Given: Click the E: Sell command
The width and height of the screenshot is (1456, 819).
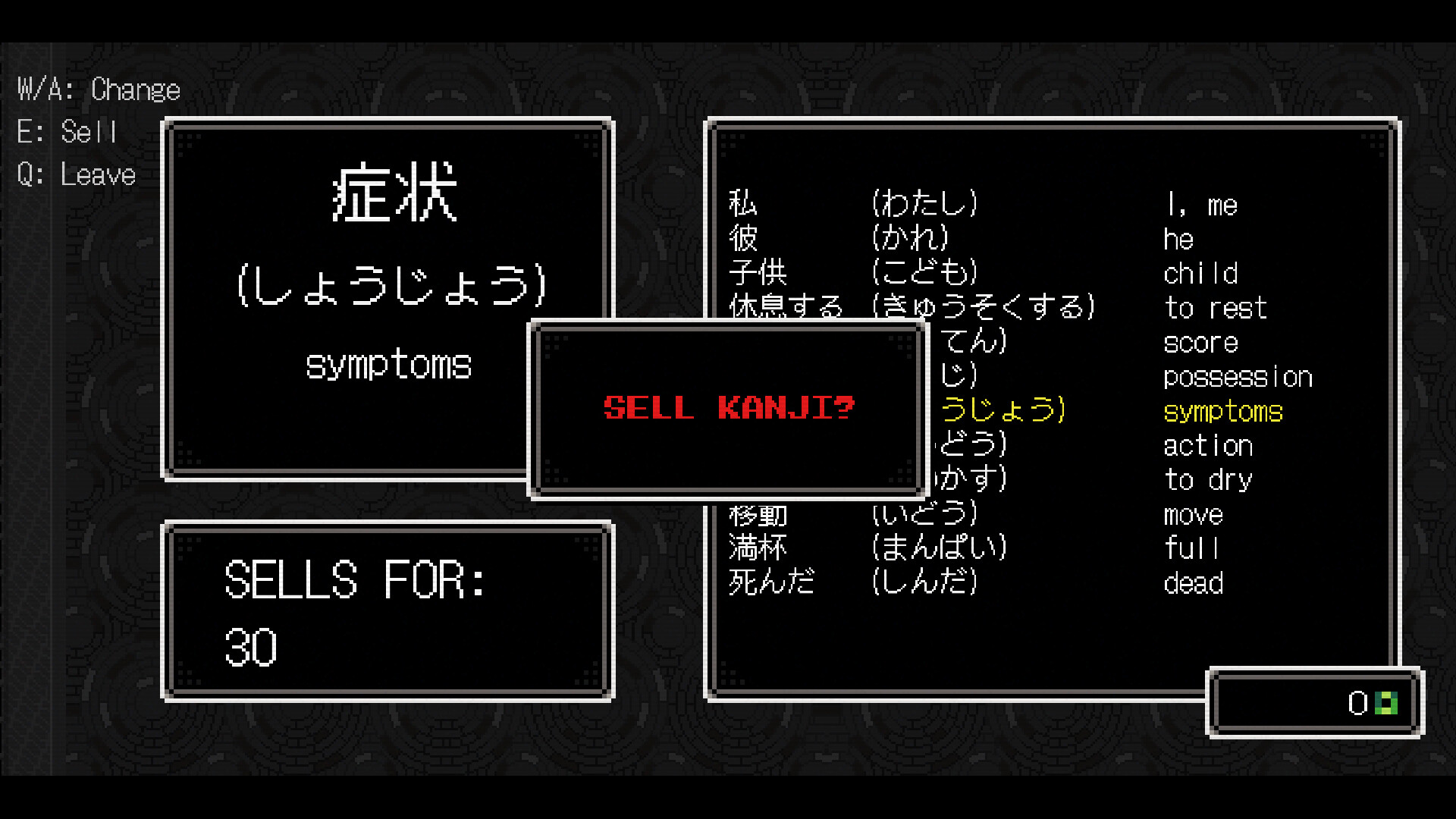Looking at the screenshot, I should (x=68, y=131).
